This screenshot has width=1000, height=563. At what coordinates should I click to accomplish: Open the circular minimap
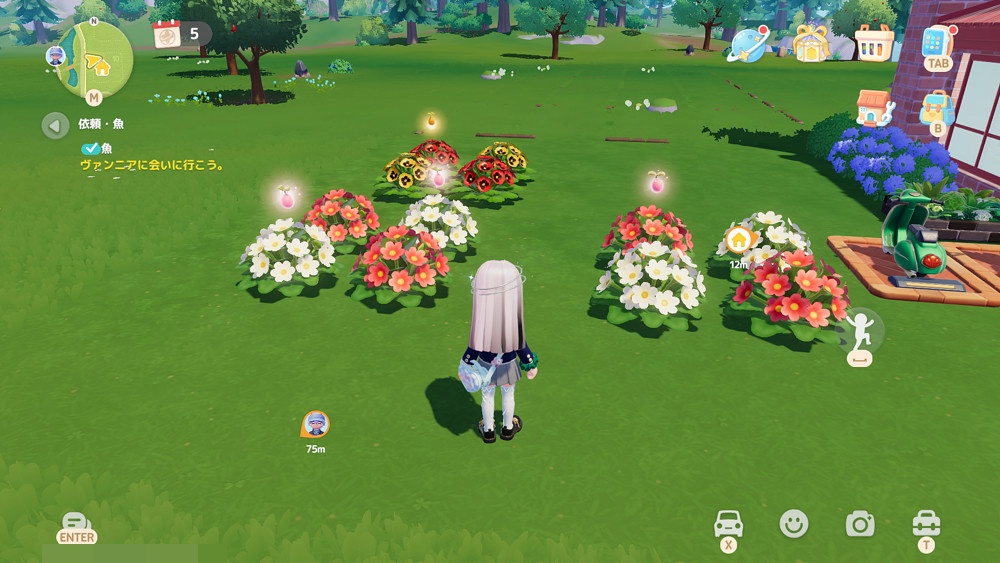pyautogui.click(x=94, y=60)
